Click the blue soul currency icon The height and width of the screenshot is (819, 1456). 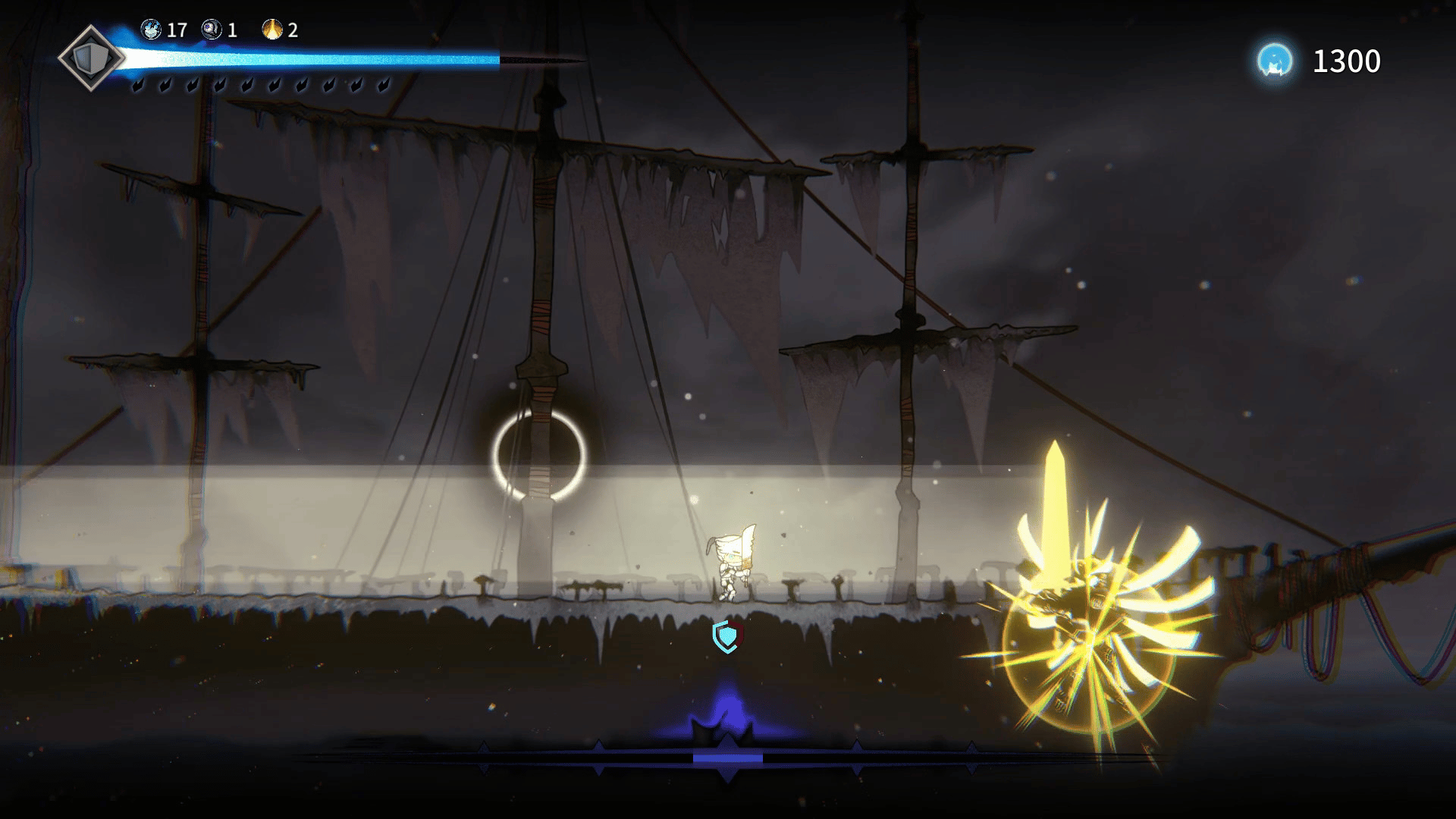pos(1275,61)
